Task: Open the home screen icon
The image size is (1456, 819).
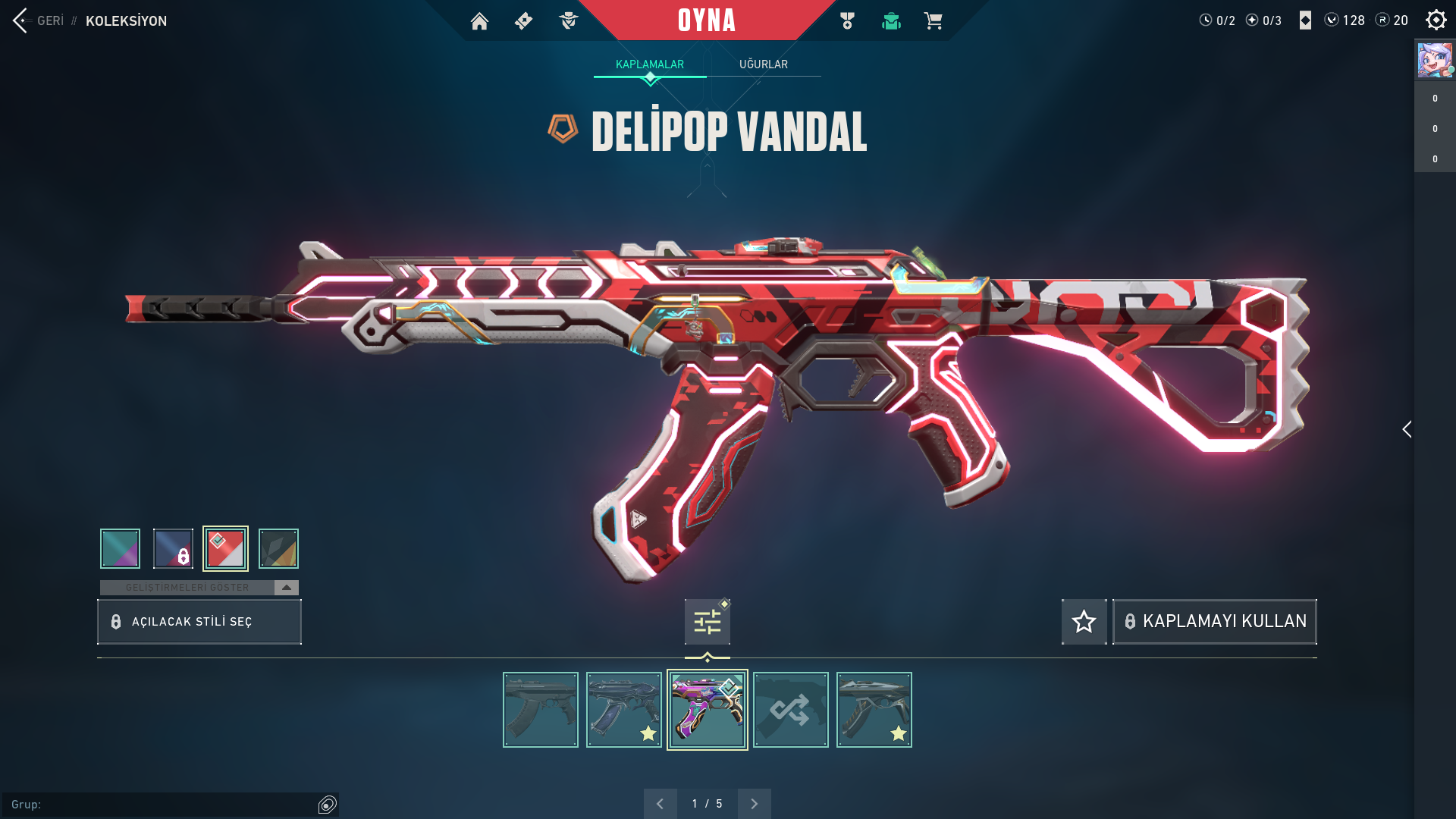Action: [x=479, y=21]
